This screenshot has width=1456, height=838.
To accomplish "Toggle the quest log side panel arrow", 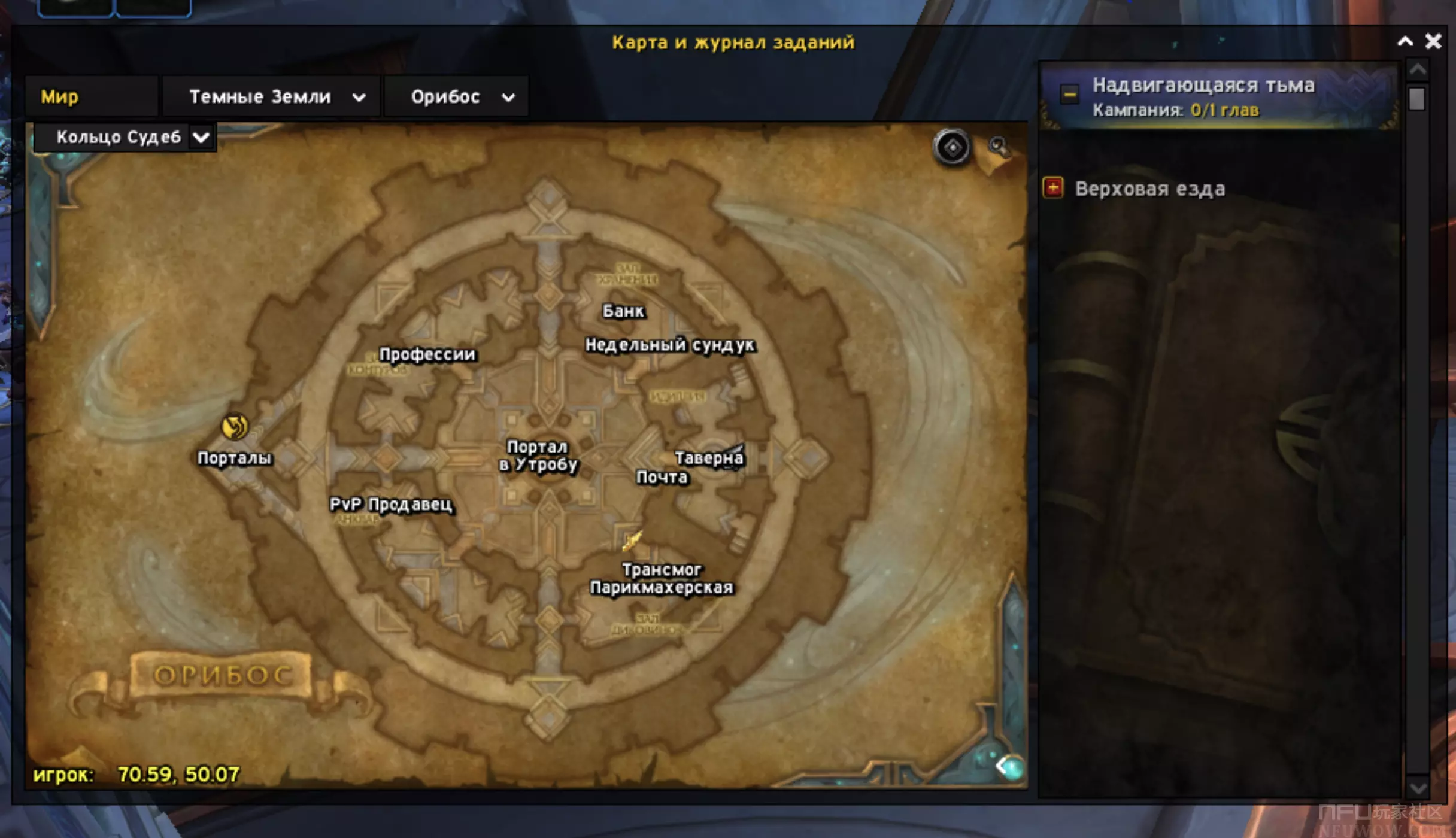I will [x=1008, y=766].
